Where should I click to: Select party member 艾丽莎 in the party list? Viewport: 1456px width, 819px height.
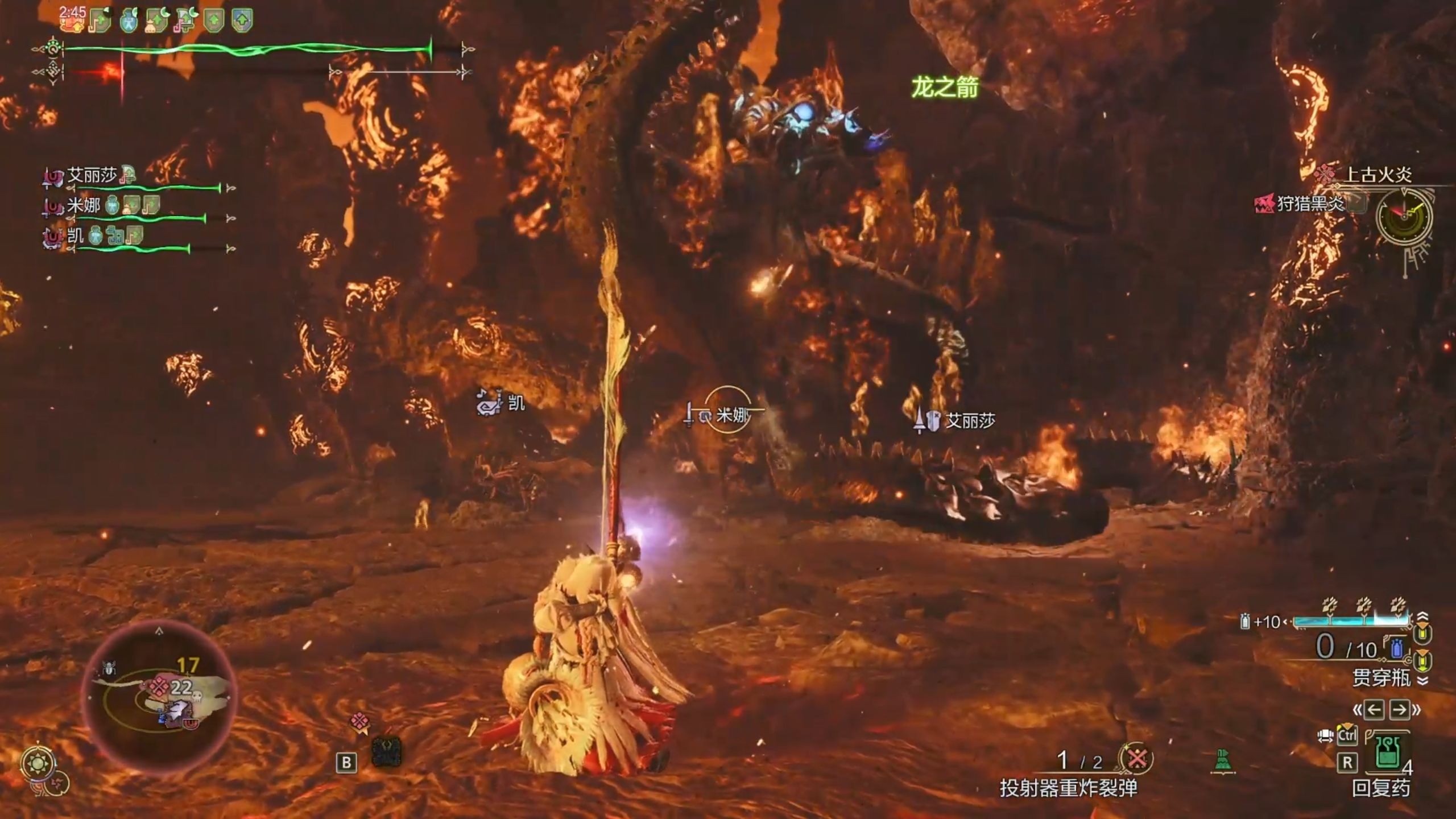(x=91, y=176)
